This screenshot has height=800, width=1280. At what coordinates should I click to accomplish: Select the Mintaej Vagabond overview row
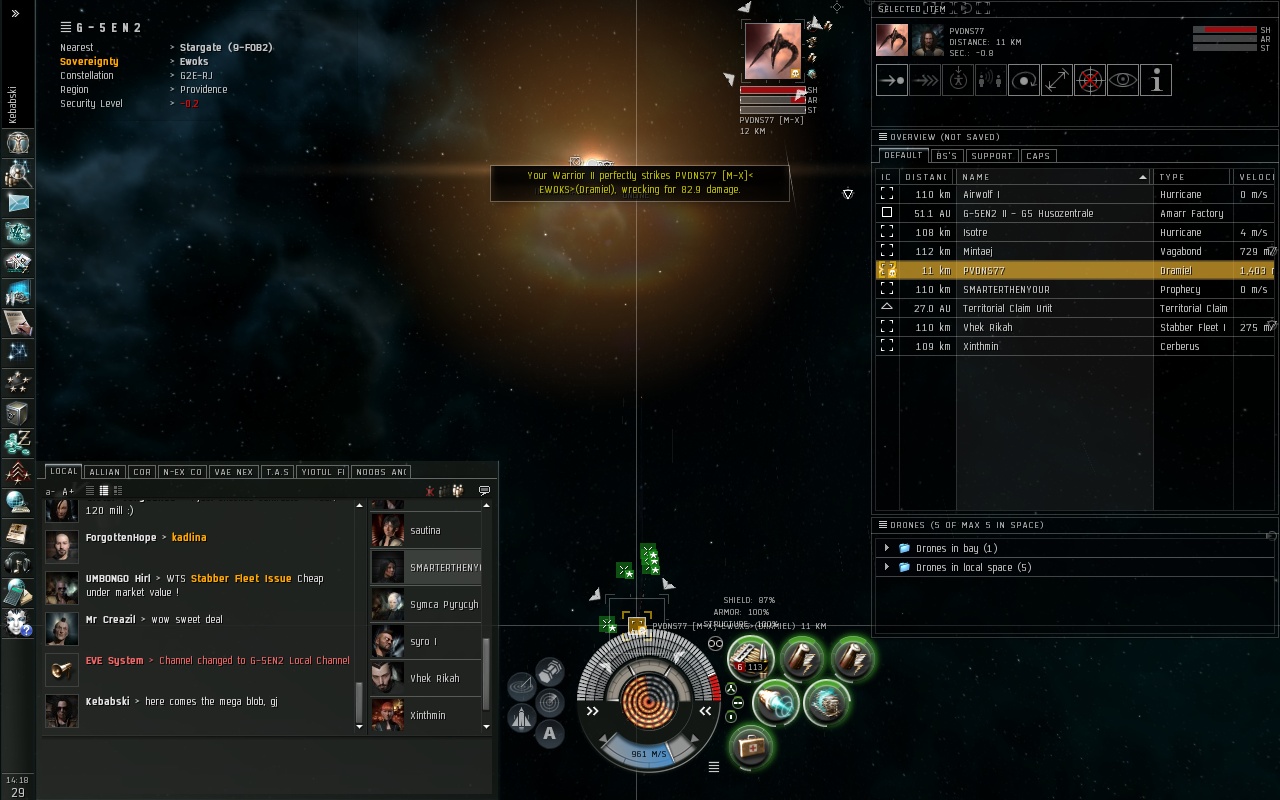click(x=1050, y=252)
